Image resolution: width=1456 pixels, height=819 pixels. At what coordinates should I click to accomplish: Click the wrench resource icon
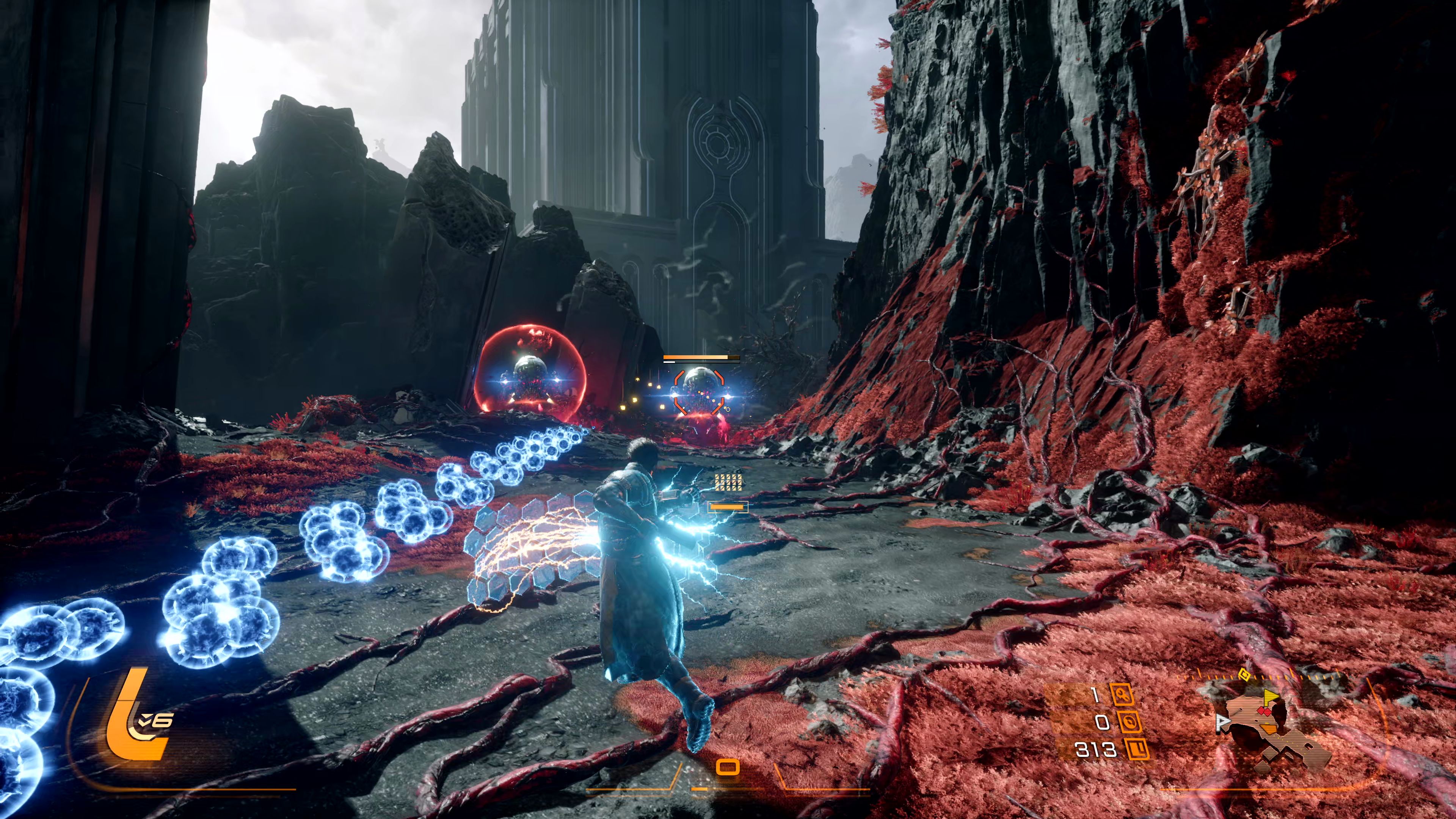[1122, 695]
